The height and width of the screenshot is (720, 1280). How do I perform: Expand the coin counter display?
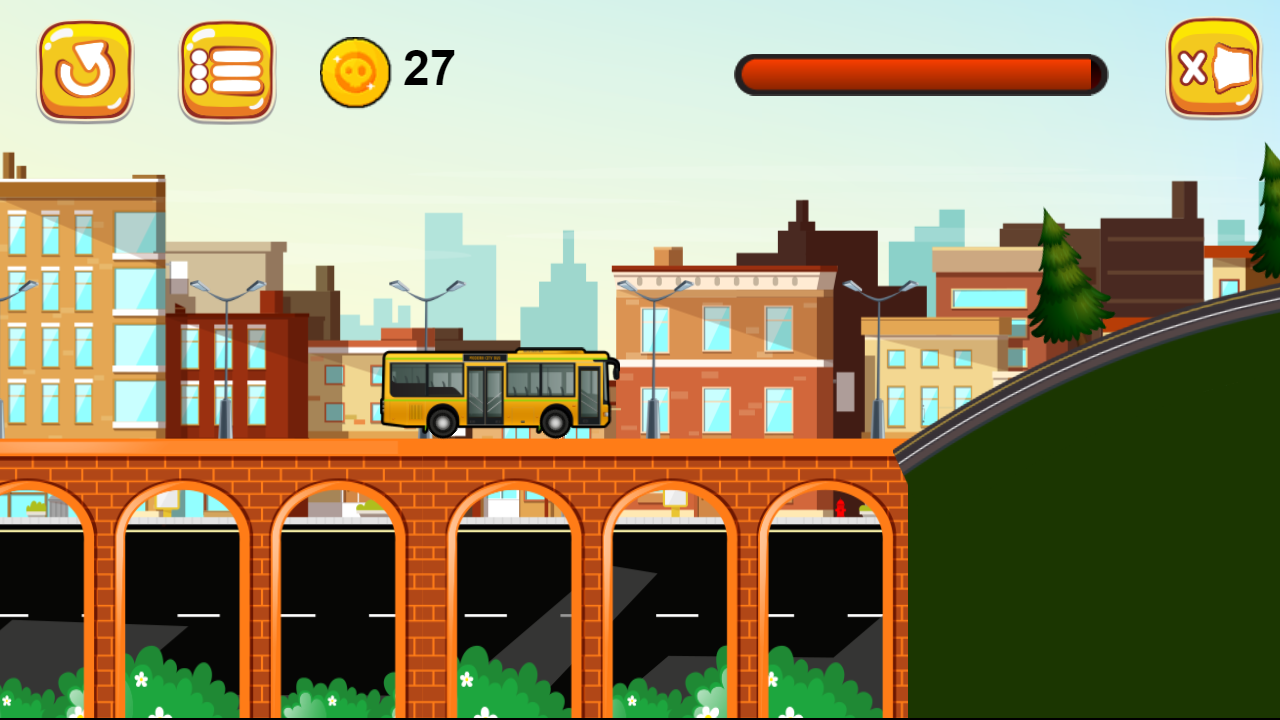390,68
